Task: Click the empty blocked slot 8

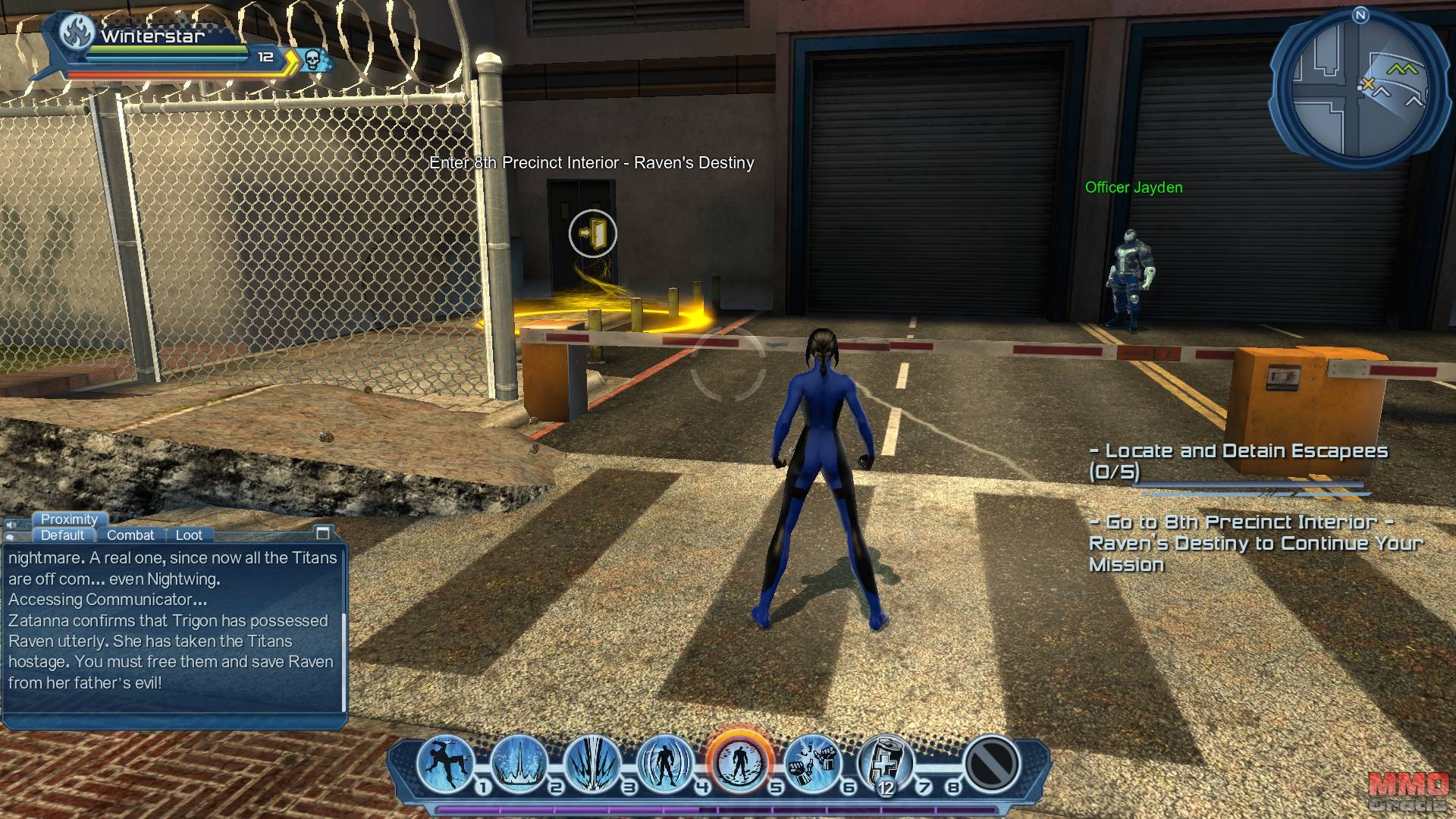Action: coord(990,761)
